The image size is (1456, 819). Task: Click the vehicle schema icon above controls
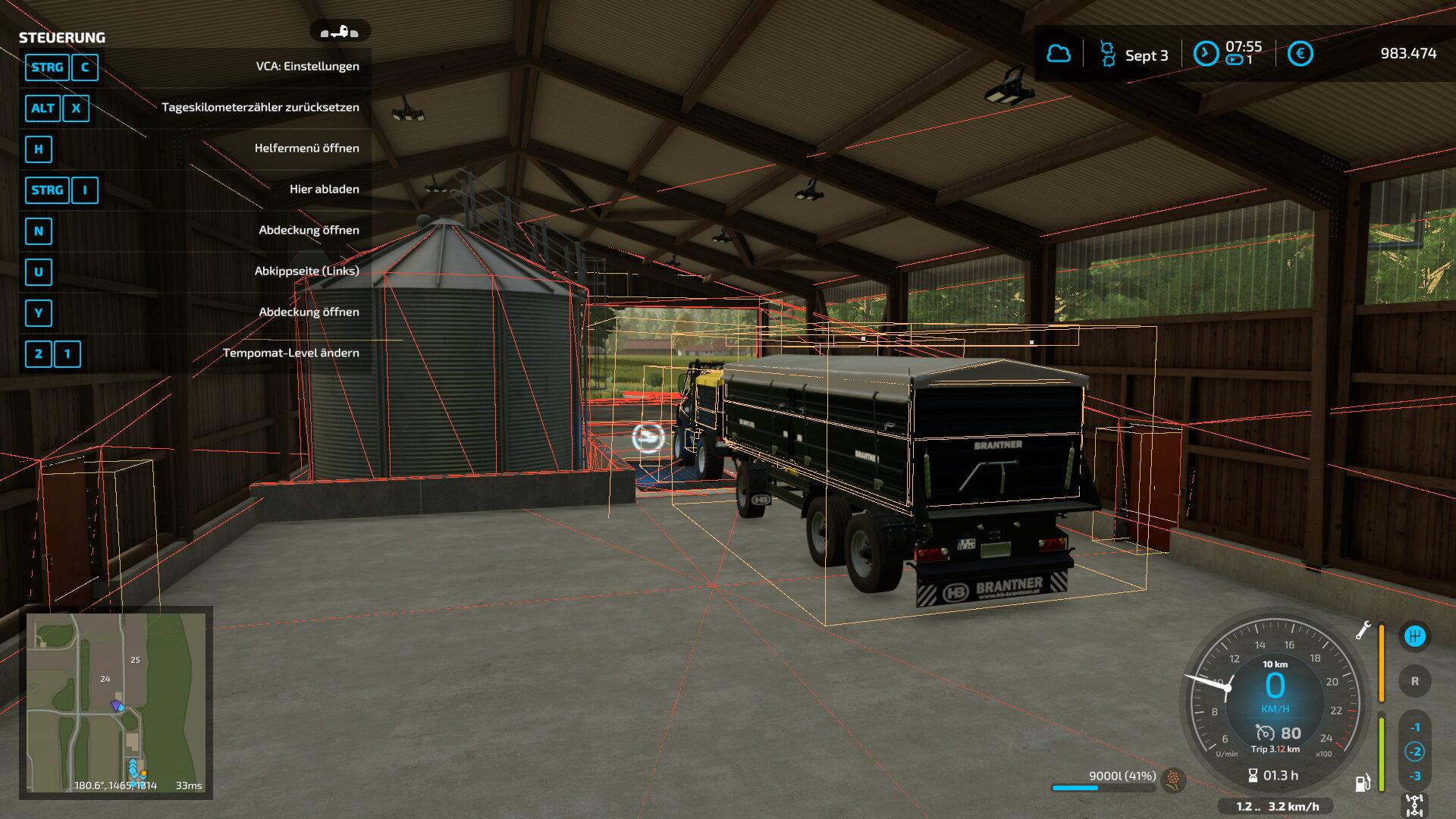tap(339, 32)
